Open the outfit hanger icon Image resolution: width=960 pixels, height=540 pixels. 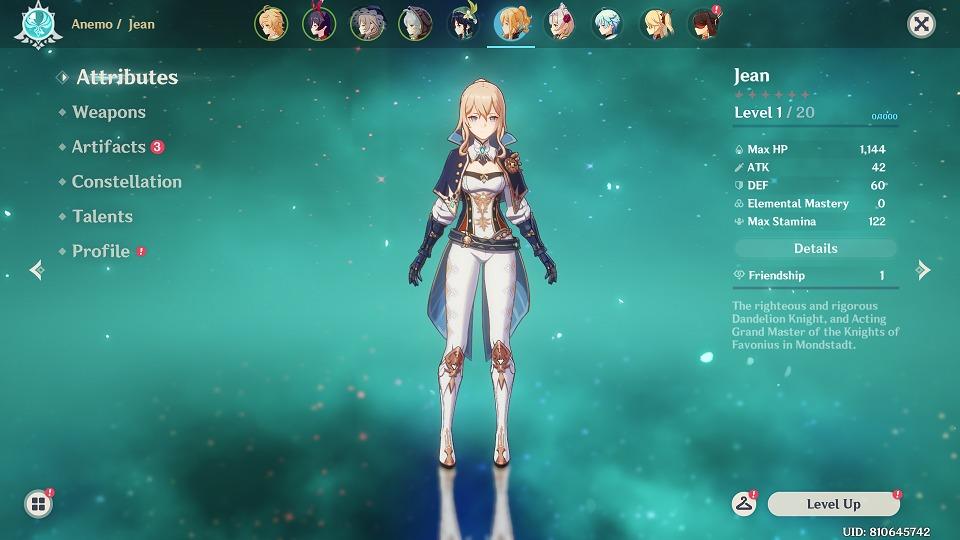[x=743, y=504]
